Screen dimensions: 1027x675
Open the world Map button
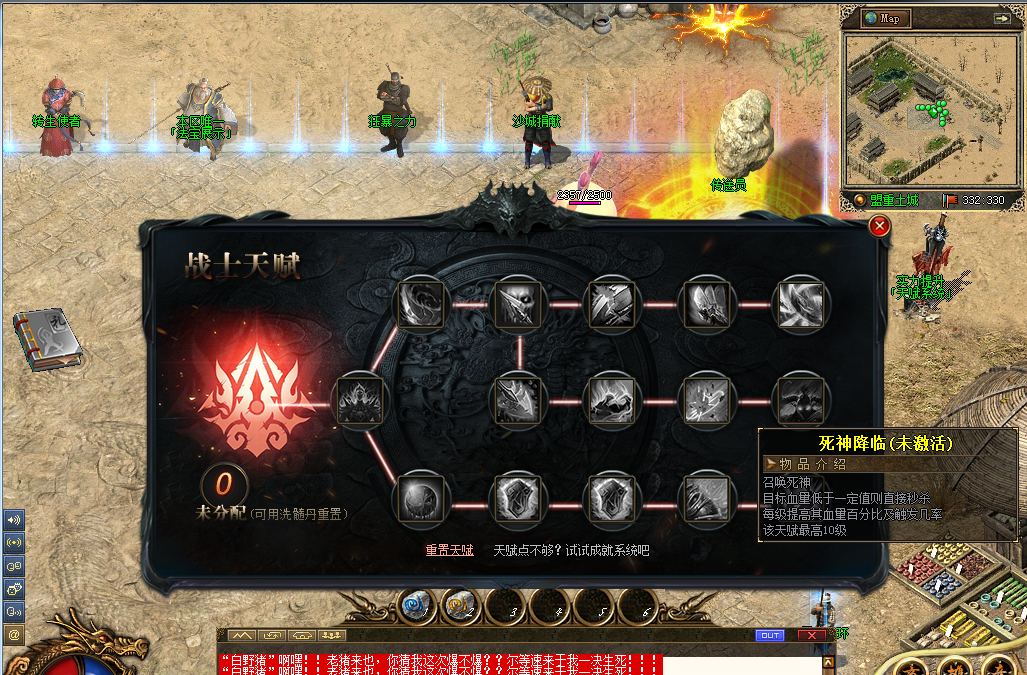tap(887, 19)
